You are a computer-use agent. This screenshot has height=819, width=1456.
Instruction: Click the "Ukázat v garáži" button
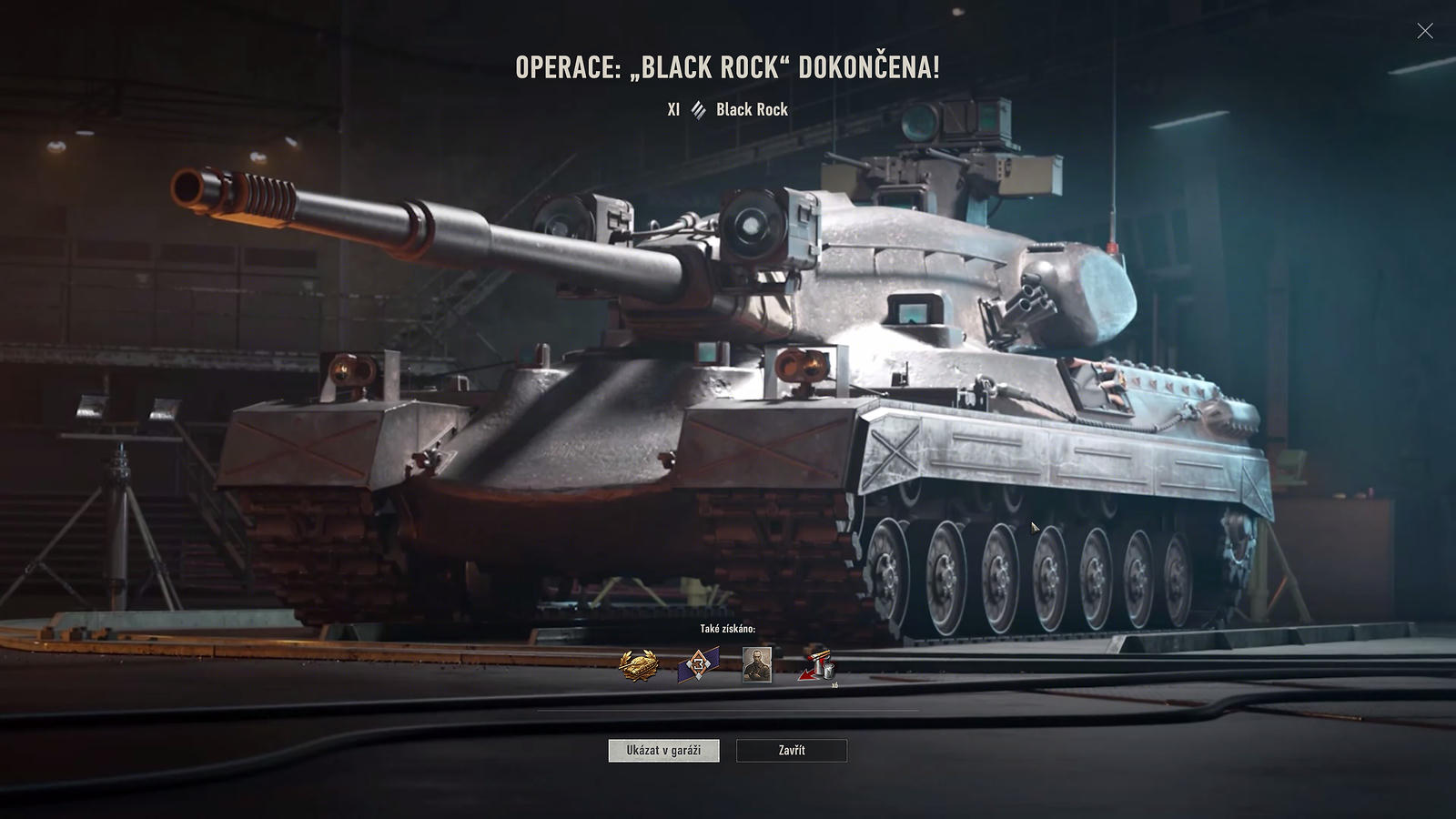point(663,751)
